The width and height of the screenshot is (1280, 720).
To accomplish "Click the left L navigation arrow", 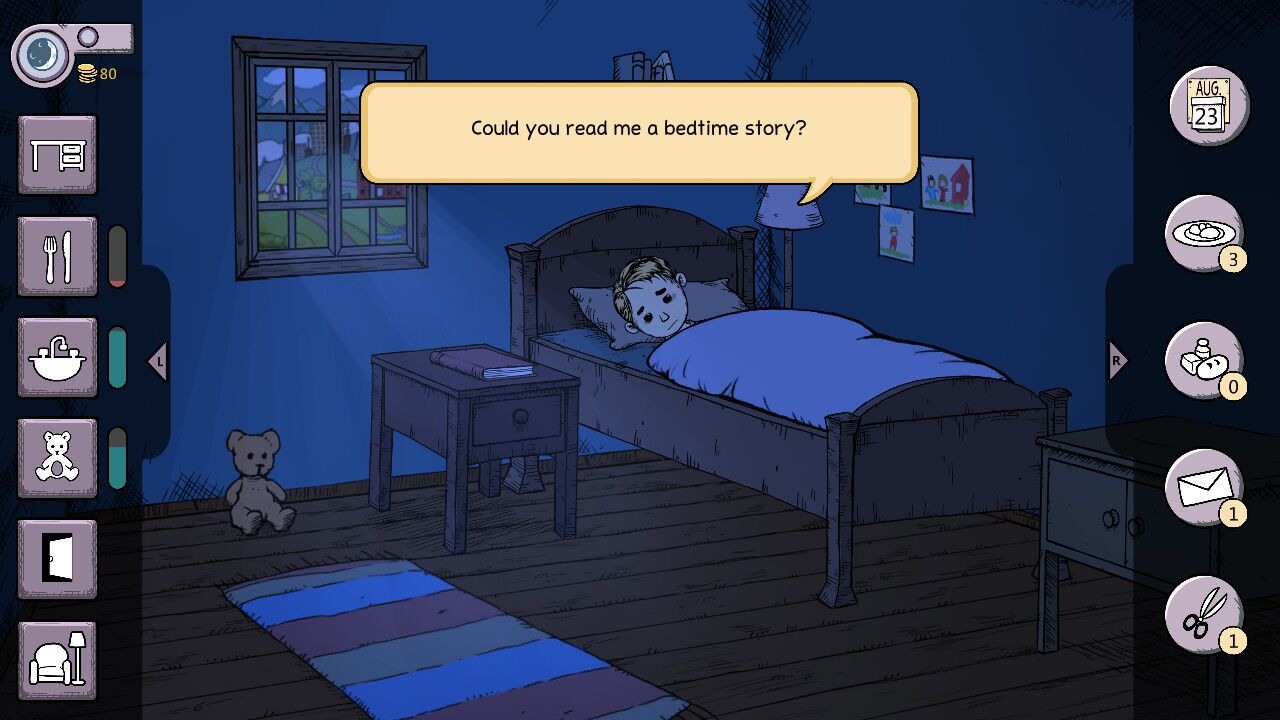I will (158, 360).
